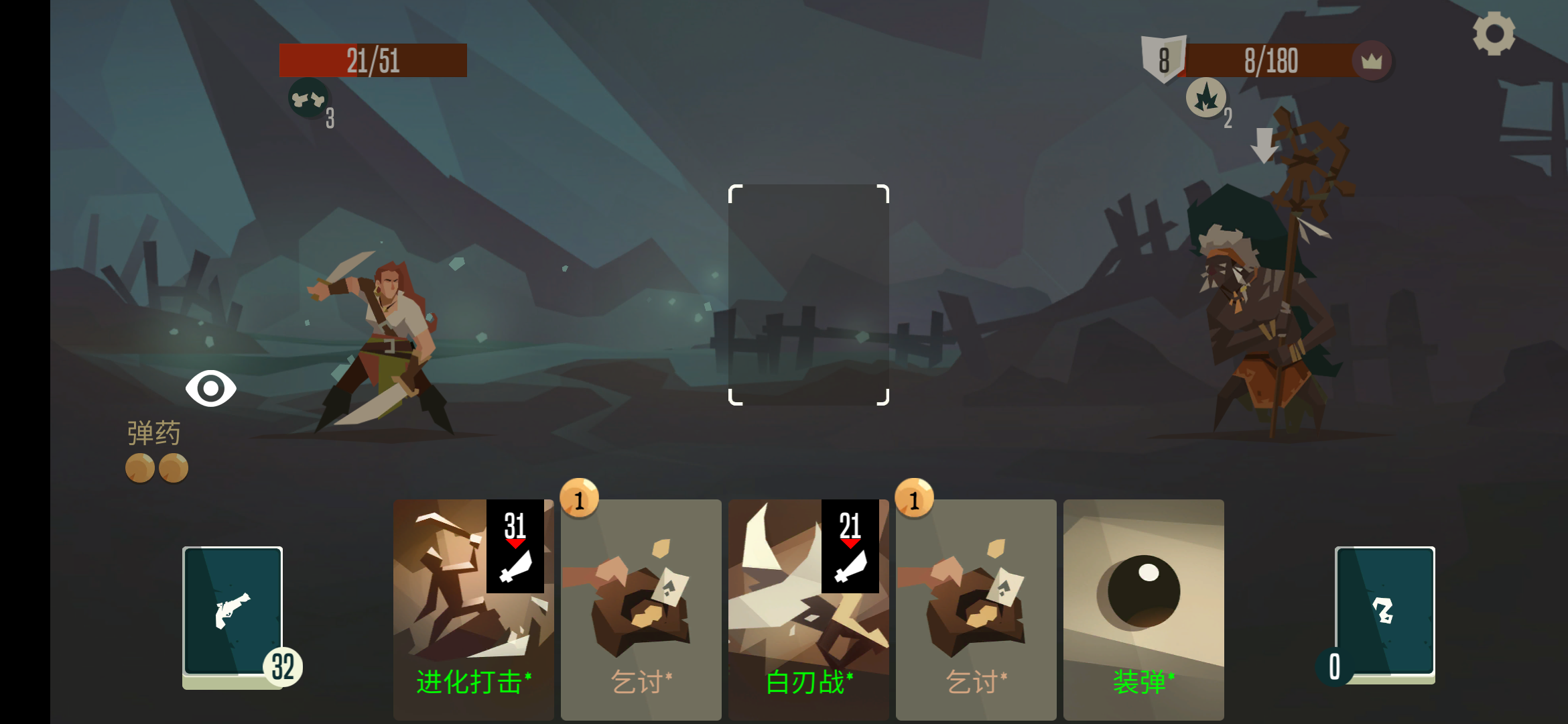Toggle the eye icon to preview enemy intent
Viewport: 1568px width, 724px height.
212,387
